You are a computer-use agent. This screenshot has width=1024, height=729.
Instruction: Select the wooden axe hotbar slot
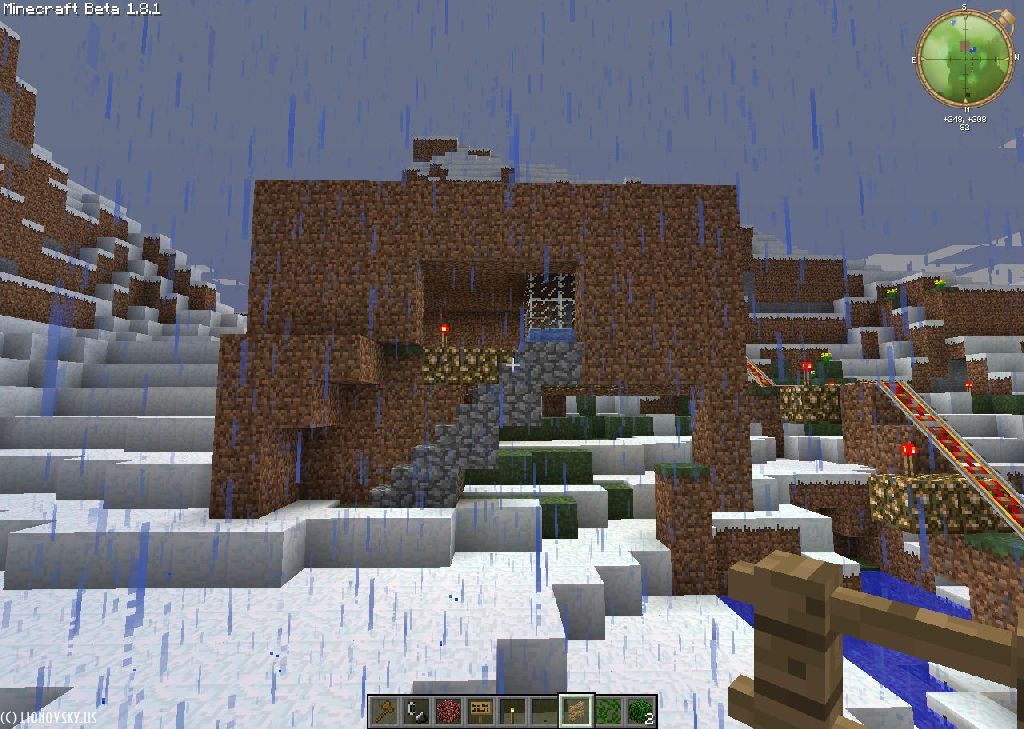click(384, 711)
